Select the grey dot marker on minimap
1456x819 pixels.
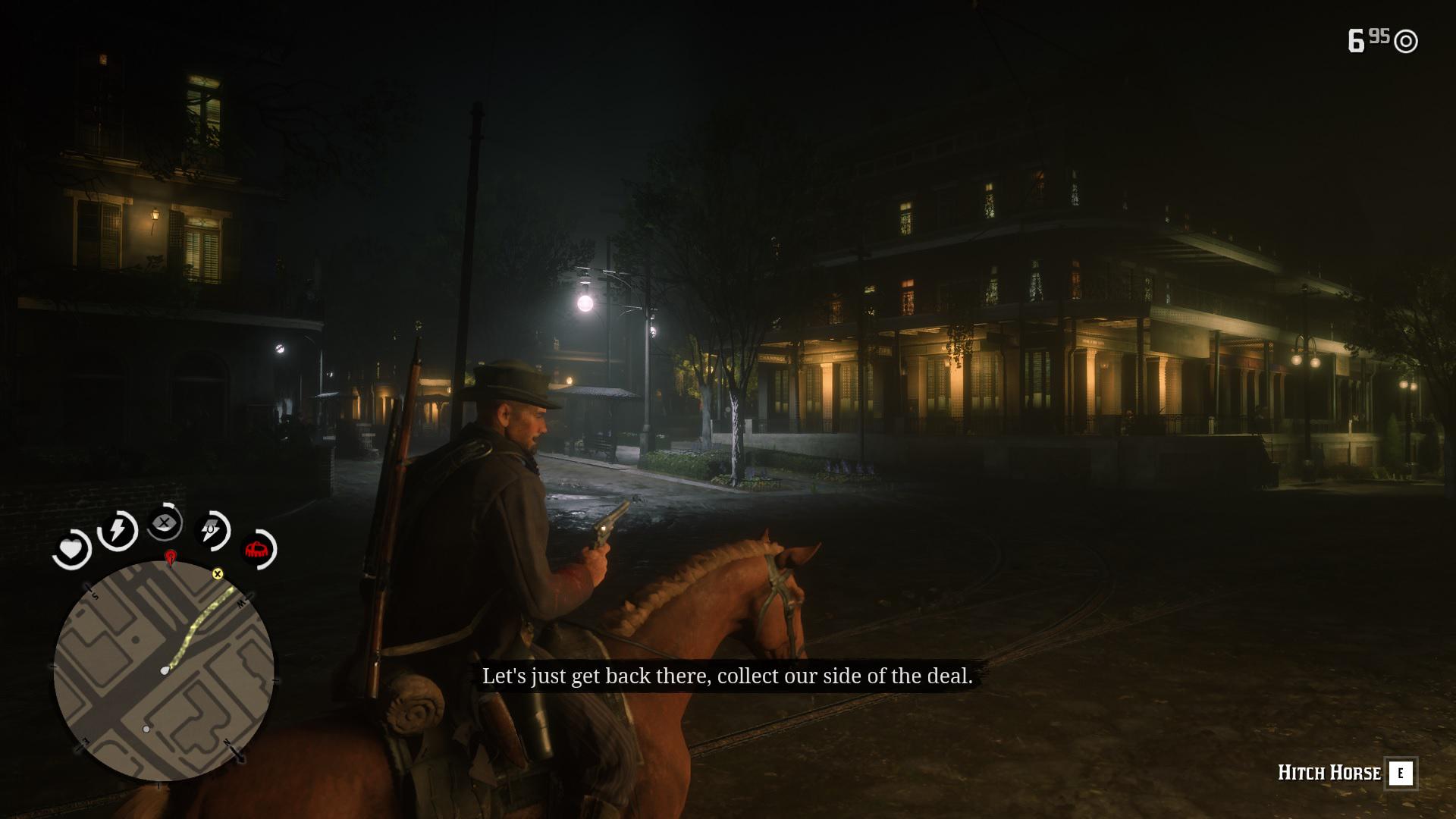(146, 729)
